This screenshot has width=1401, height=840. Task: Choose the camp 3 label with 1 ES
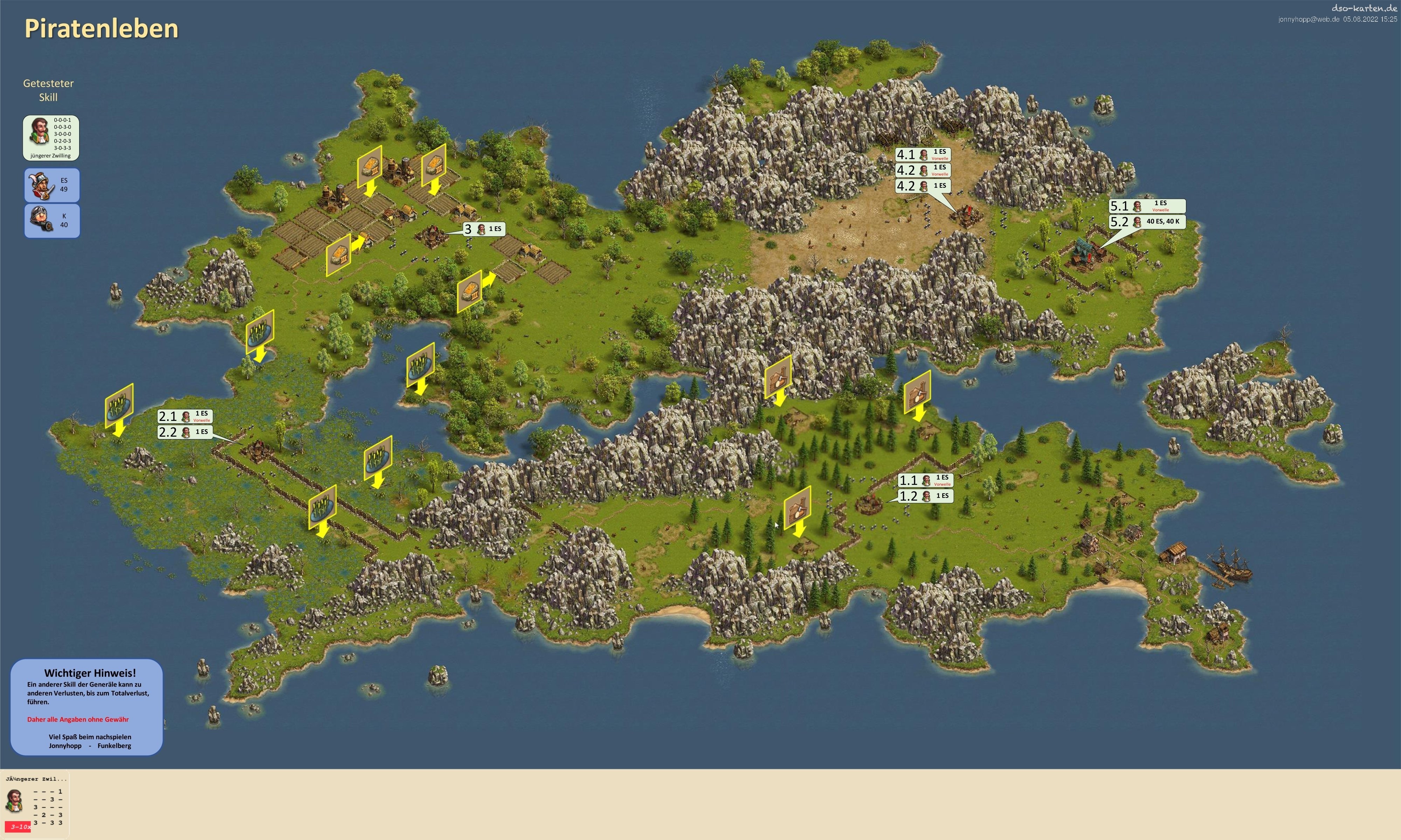point(483,229)
